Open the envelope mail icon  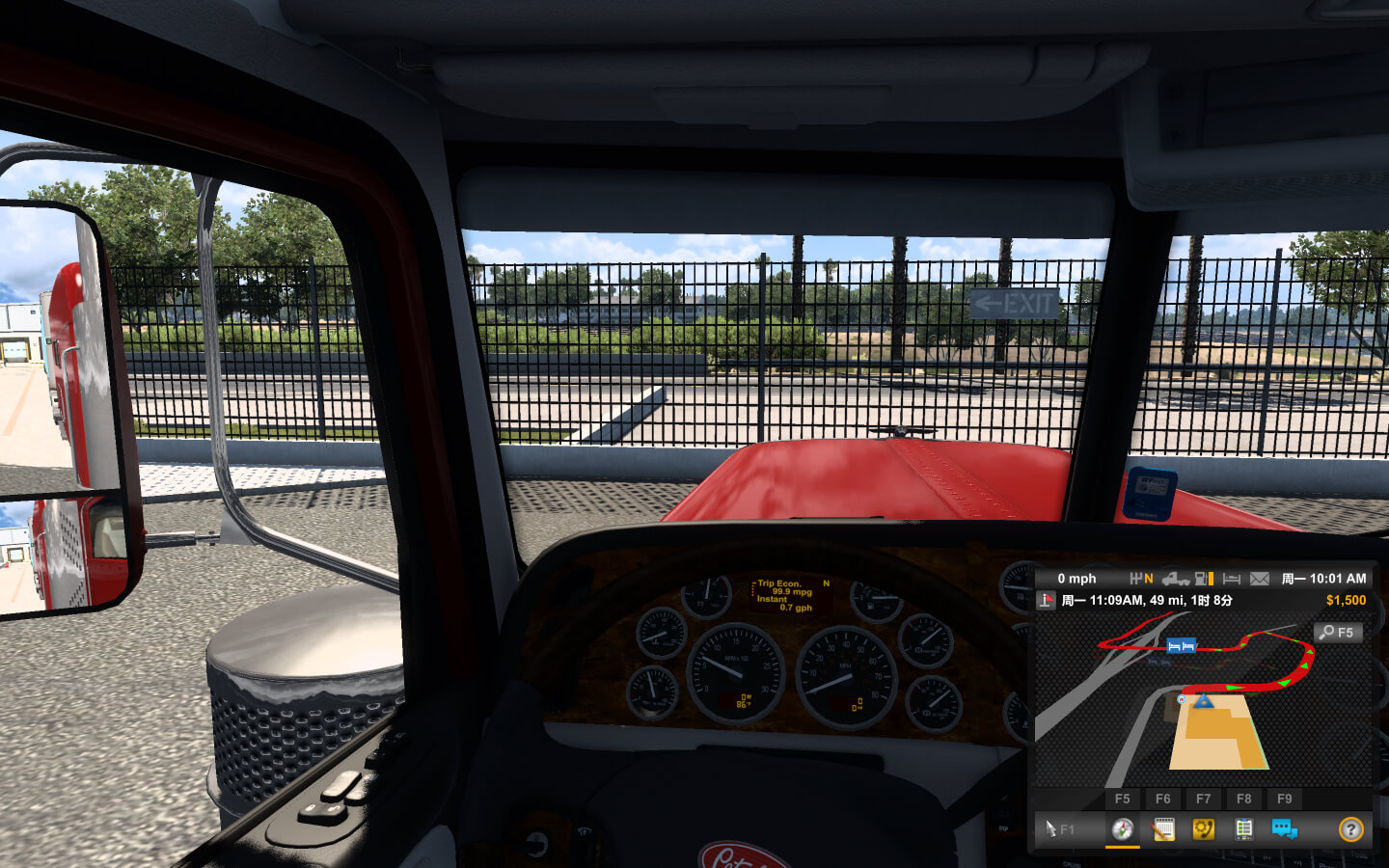1260,579
